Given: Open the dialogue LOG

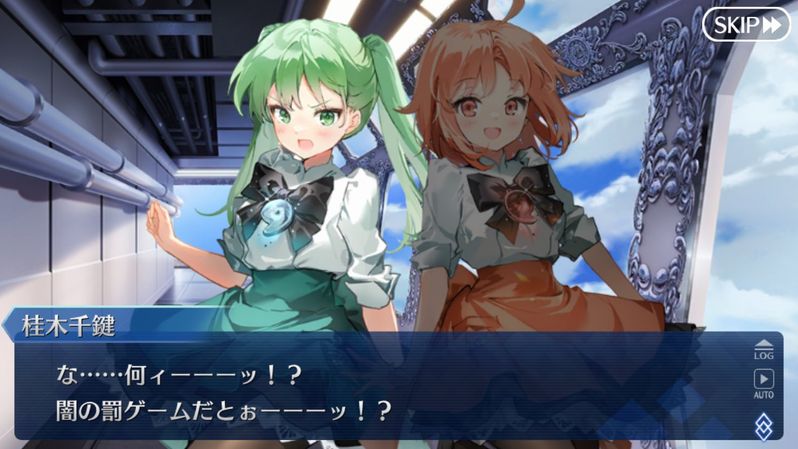Looking at the screenshot, I should tap(763, 348).
